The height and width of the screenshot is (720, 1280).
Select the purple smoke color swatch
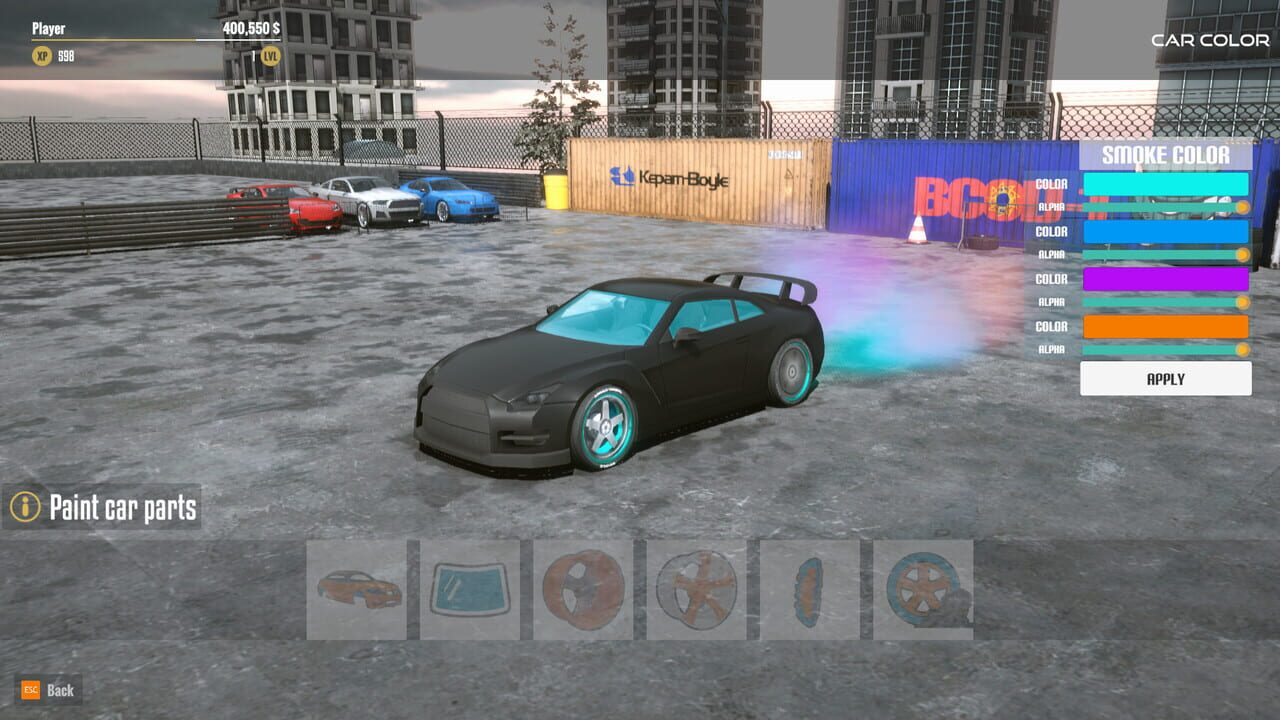coord(1165,279)
